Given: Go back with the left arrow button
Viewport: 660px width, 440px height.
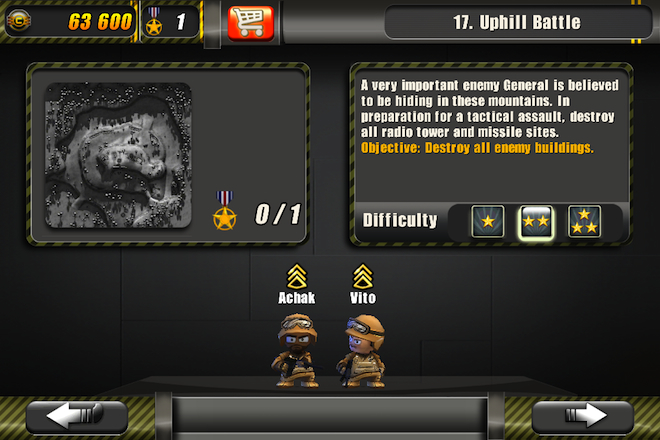Looking at the screenshot, I should pyautogui.click(x=76, y=415).
